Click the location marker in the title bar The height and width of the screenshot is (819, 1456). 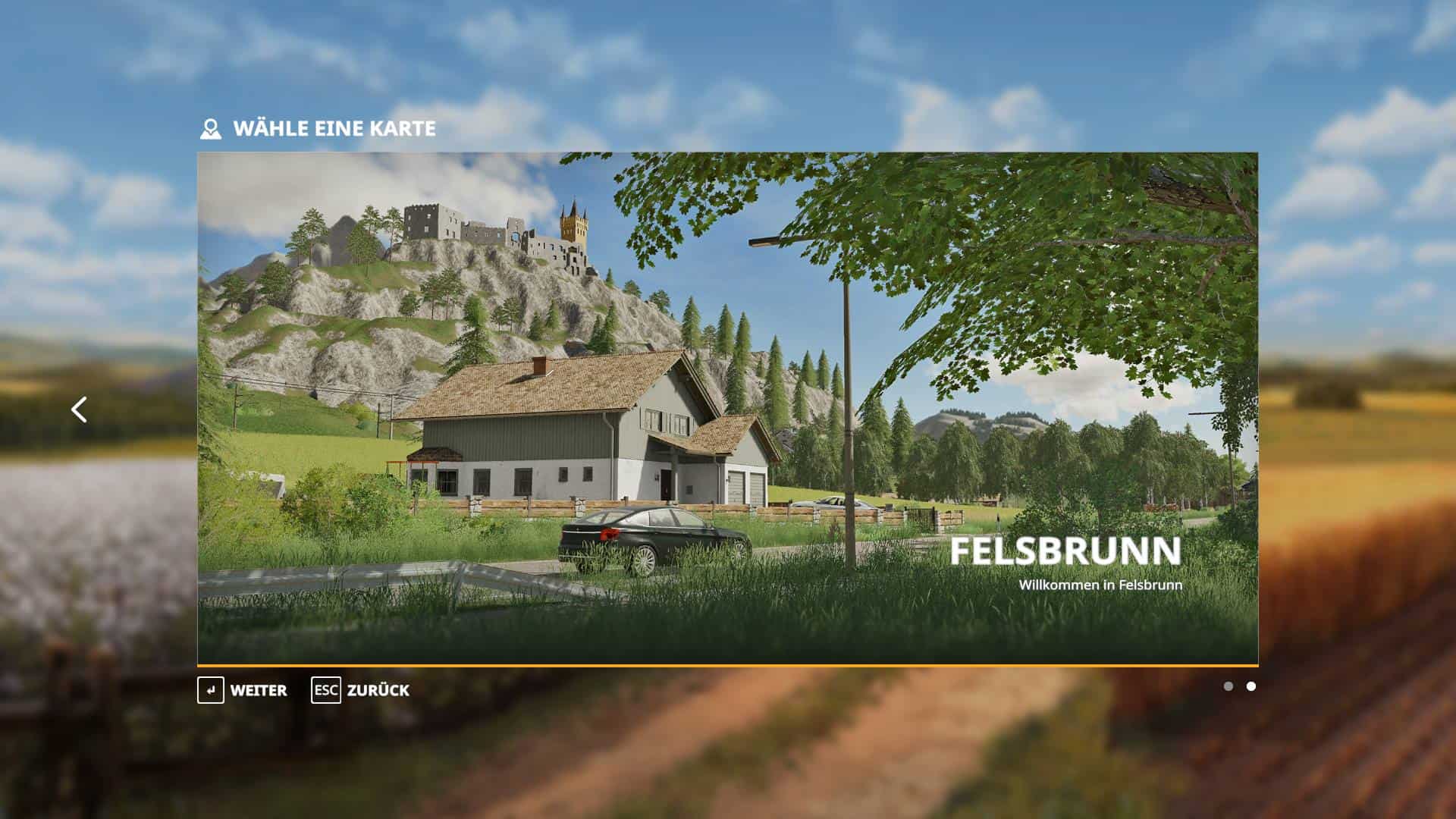click(211, 128)
